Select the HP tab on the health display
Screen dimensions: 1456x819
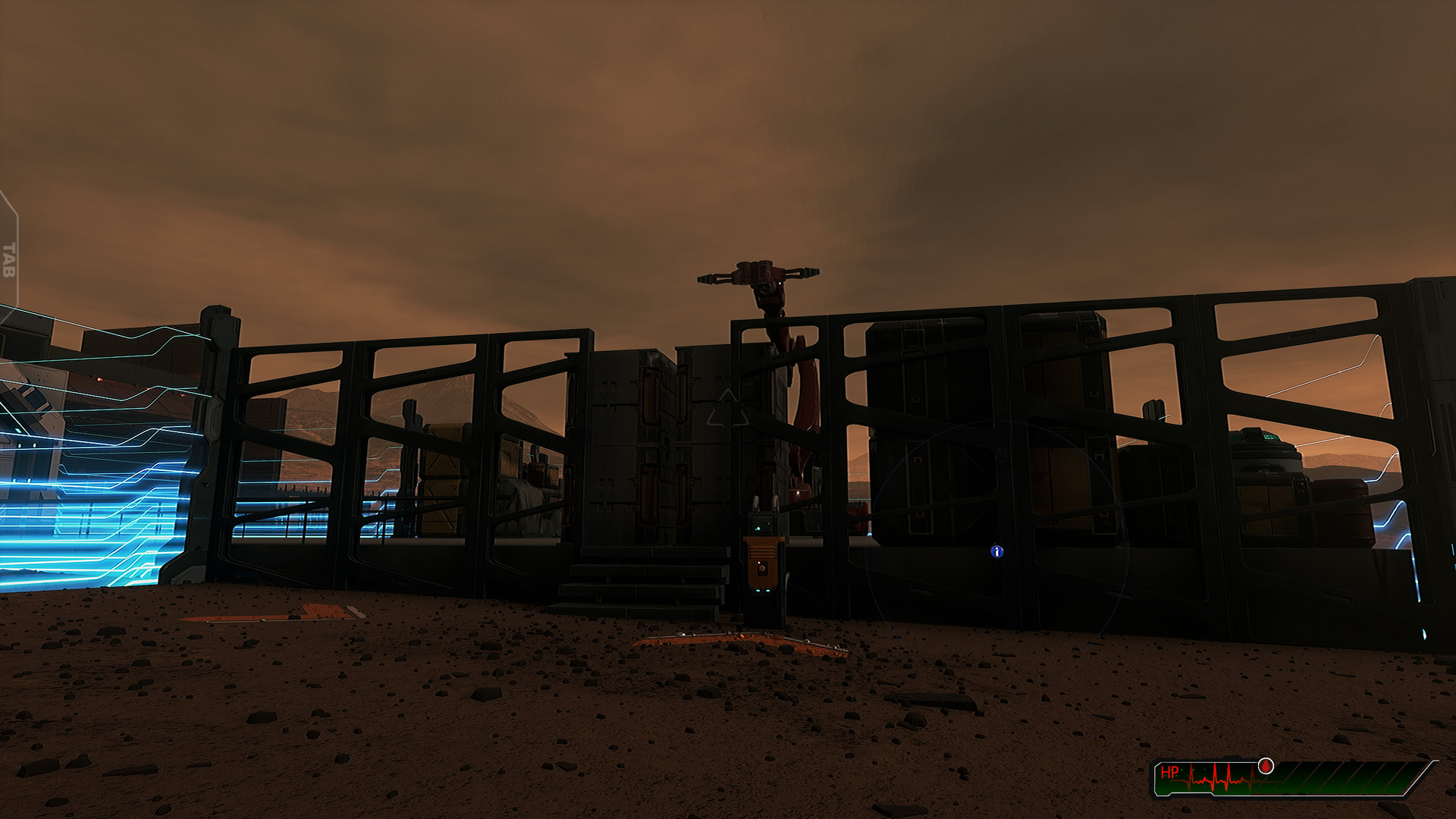click(1170, 772)
